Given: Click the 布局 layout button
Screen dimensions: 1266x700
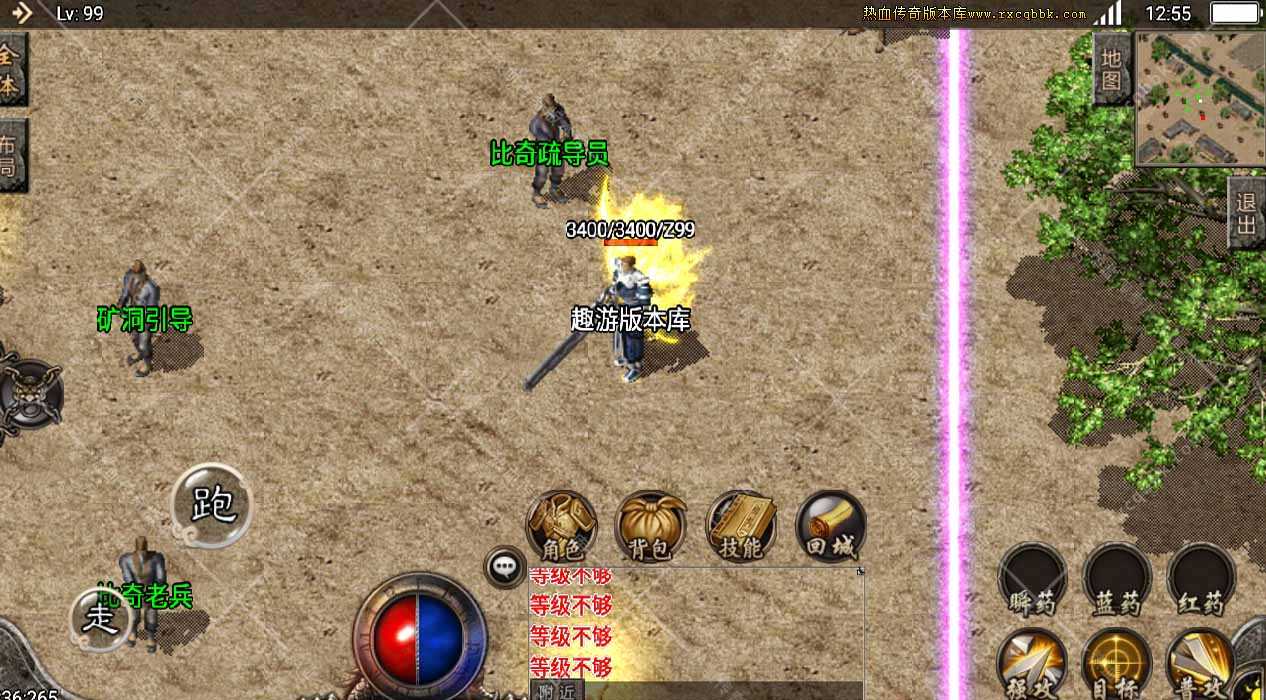Looking at the screenshot, I should click(x=10, y=155).
